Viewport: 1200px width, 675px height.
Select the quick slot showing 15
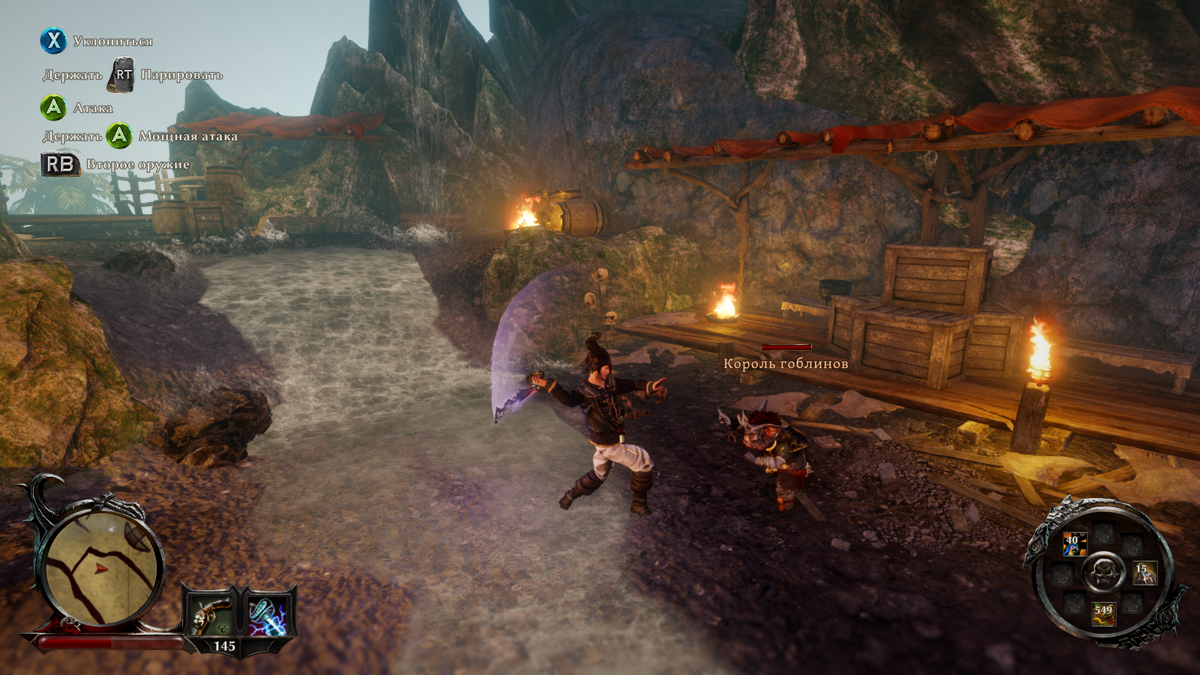click(x=1143, y=573)
